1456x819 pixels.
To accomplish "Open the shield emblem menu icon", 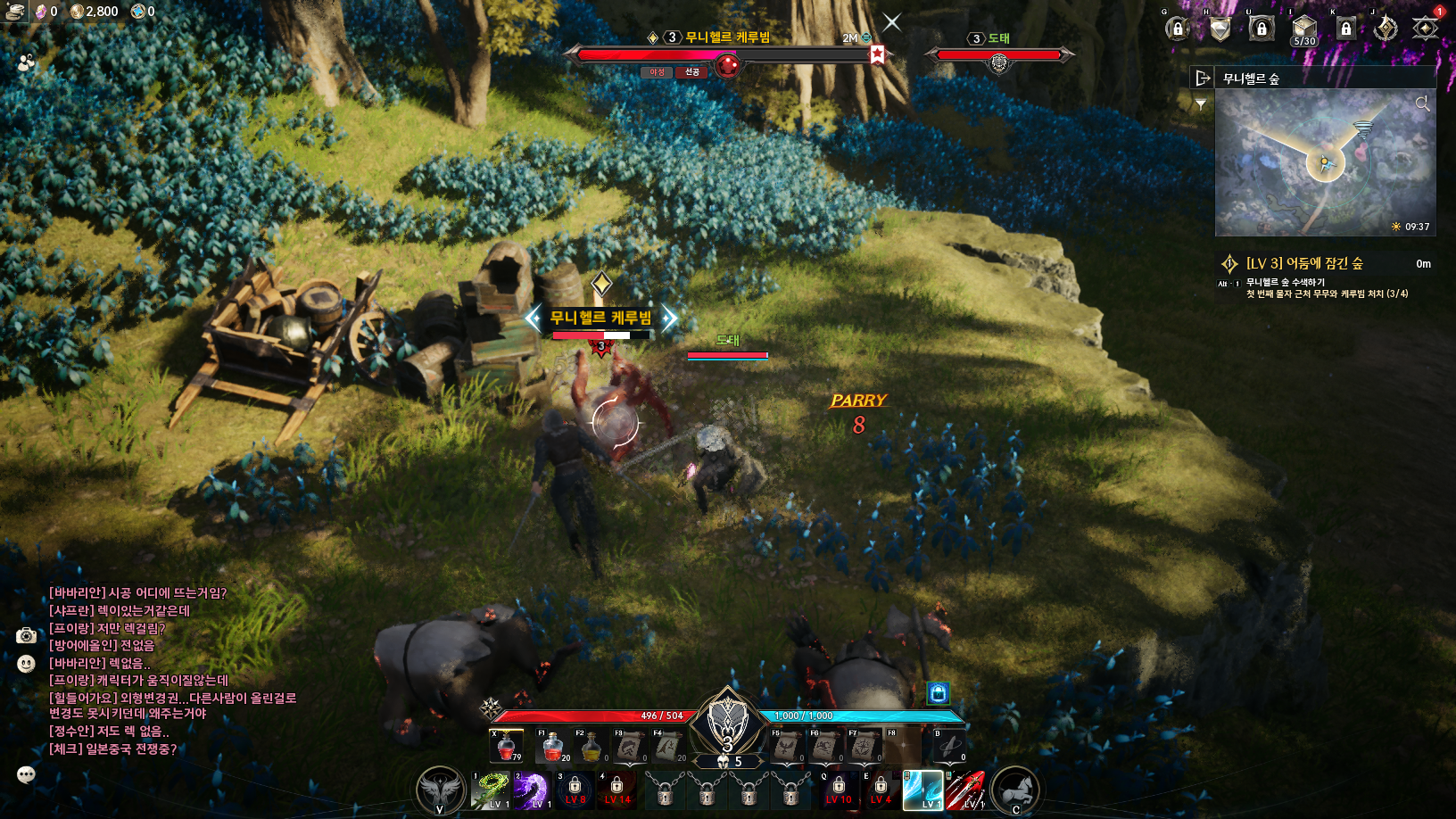I will (1220, 29).
